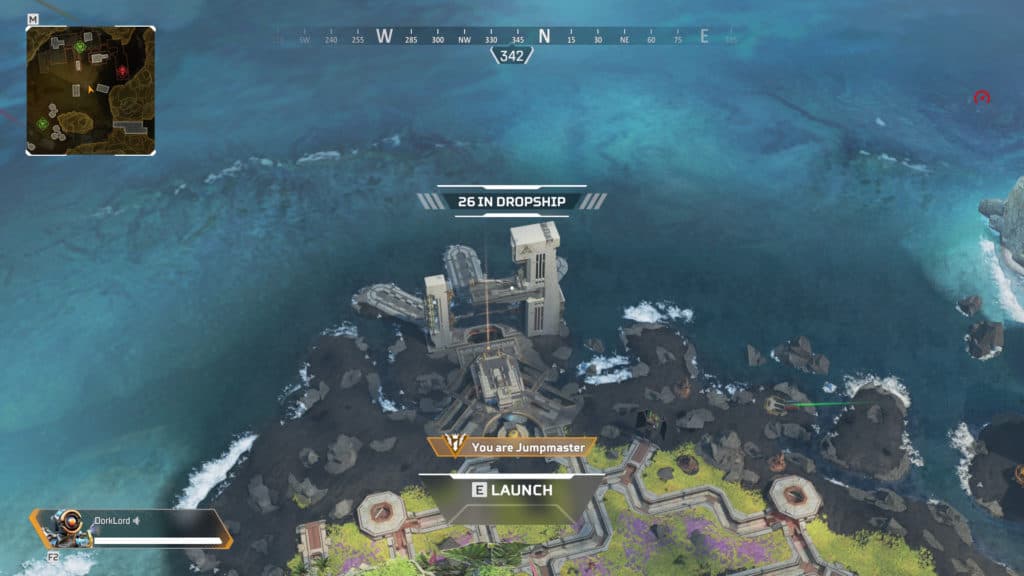
Task: Select the red ping marker icon
Action: (x=982, y=98)
